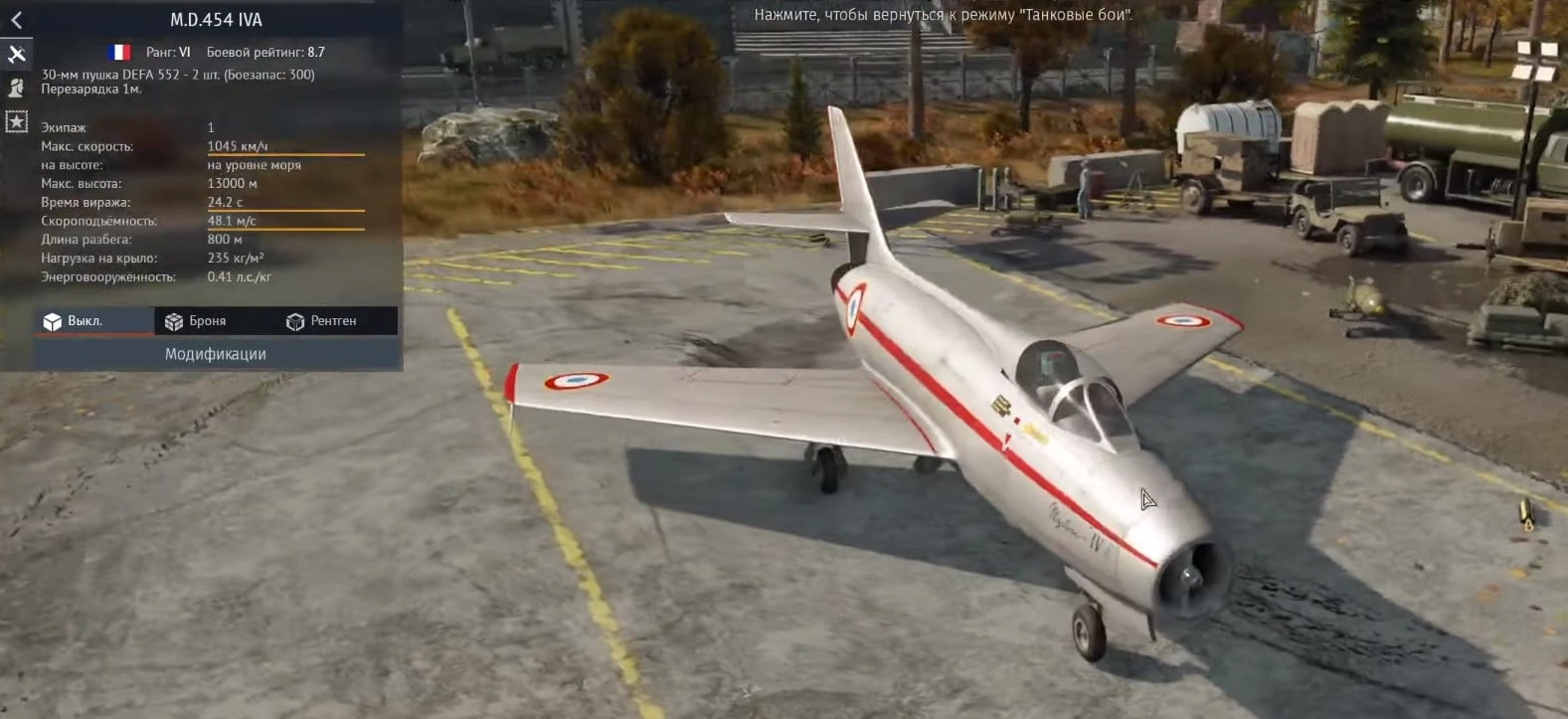Screen dimensions: 1568x719
Task: Open the Модификации menu
Action: click(x=216, y=354)
